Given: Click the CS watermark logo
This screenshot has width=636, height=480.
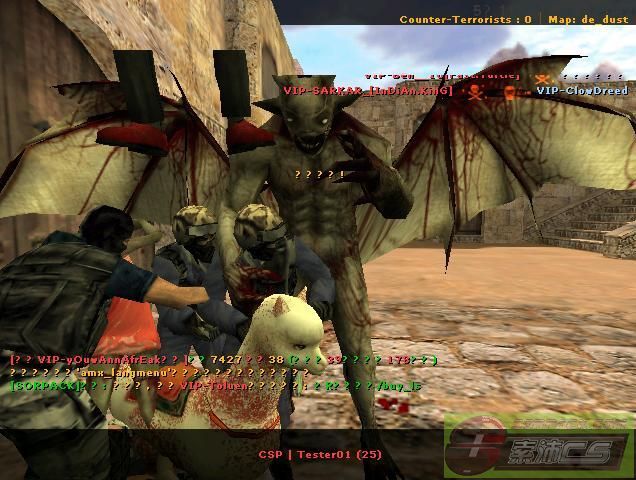Looking at the screenshot, I should (x=540, y=446).
